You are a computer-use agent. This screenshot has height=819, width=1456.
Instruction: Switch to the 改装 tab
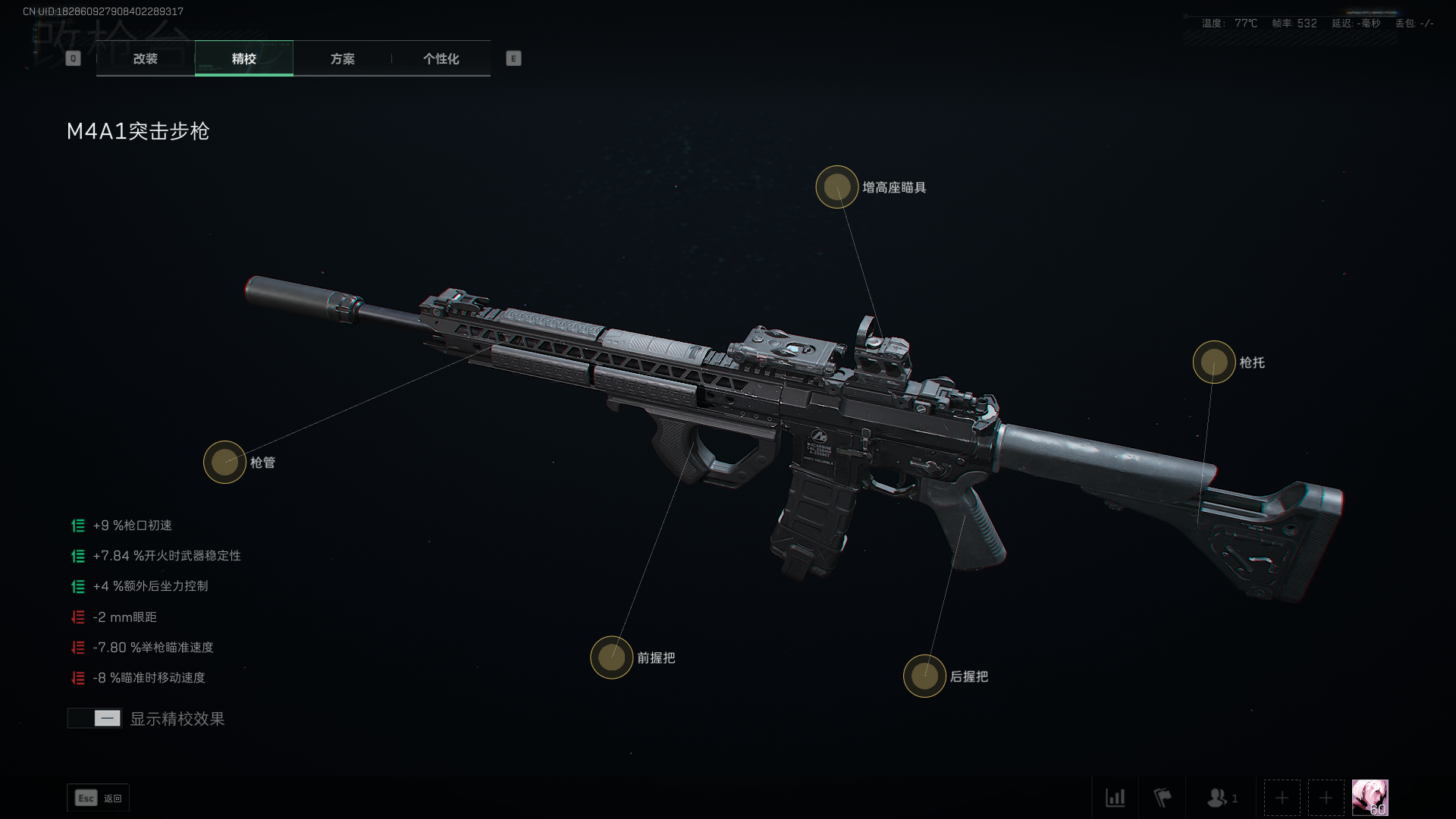coord(145,58)
